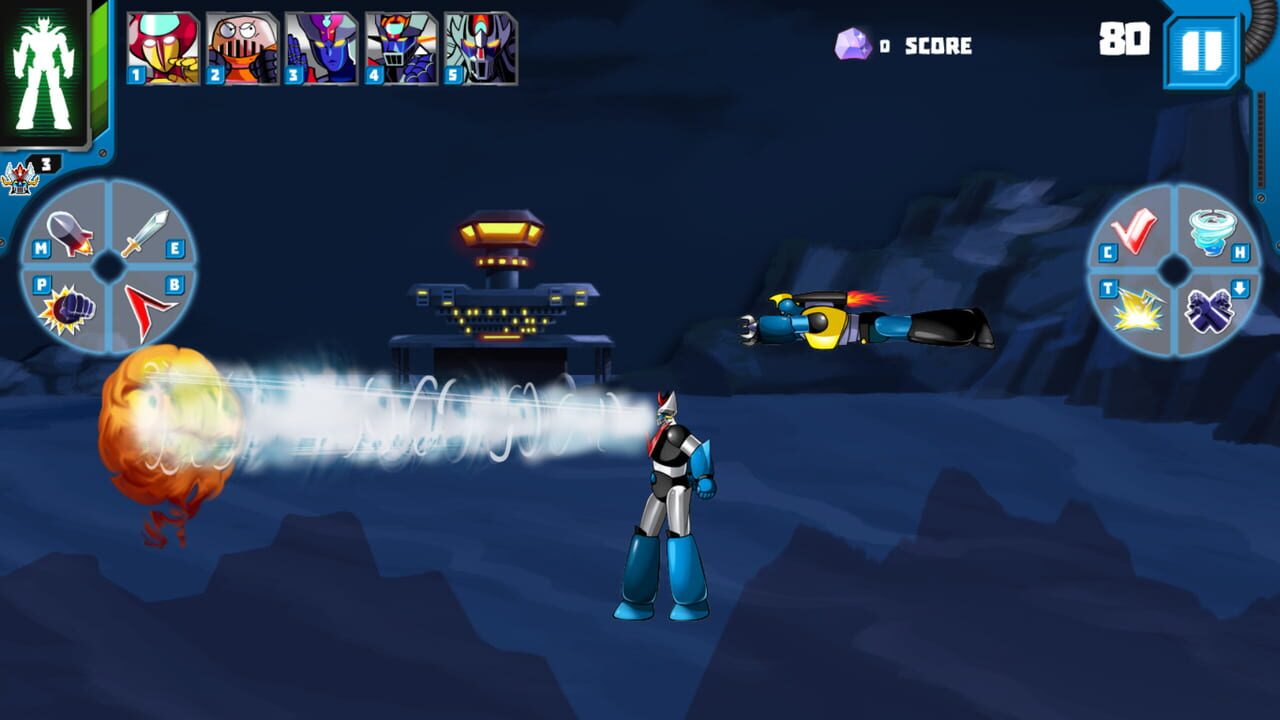Select character portrait number 3

(x=320, y=45)
